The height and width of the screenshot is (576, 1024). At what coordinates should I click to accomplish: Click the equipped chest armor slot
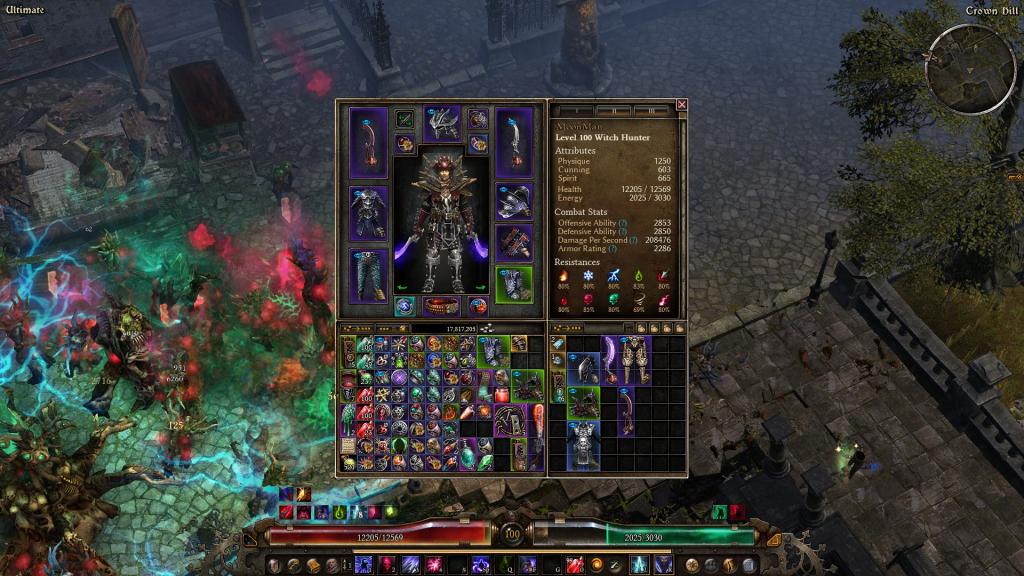click(x=368, y=212)
